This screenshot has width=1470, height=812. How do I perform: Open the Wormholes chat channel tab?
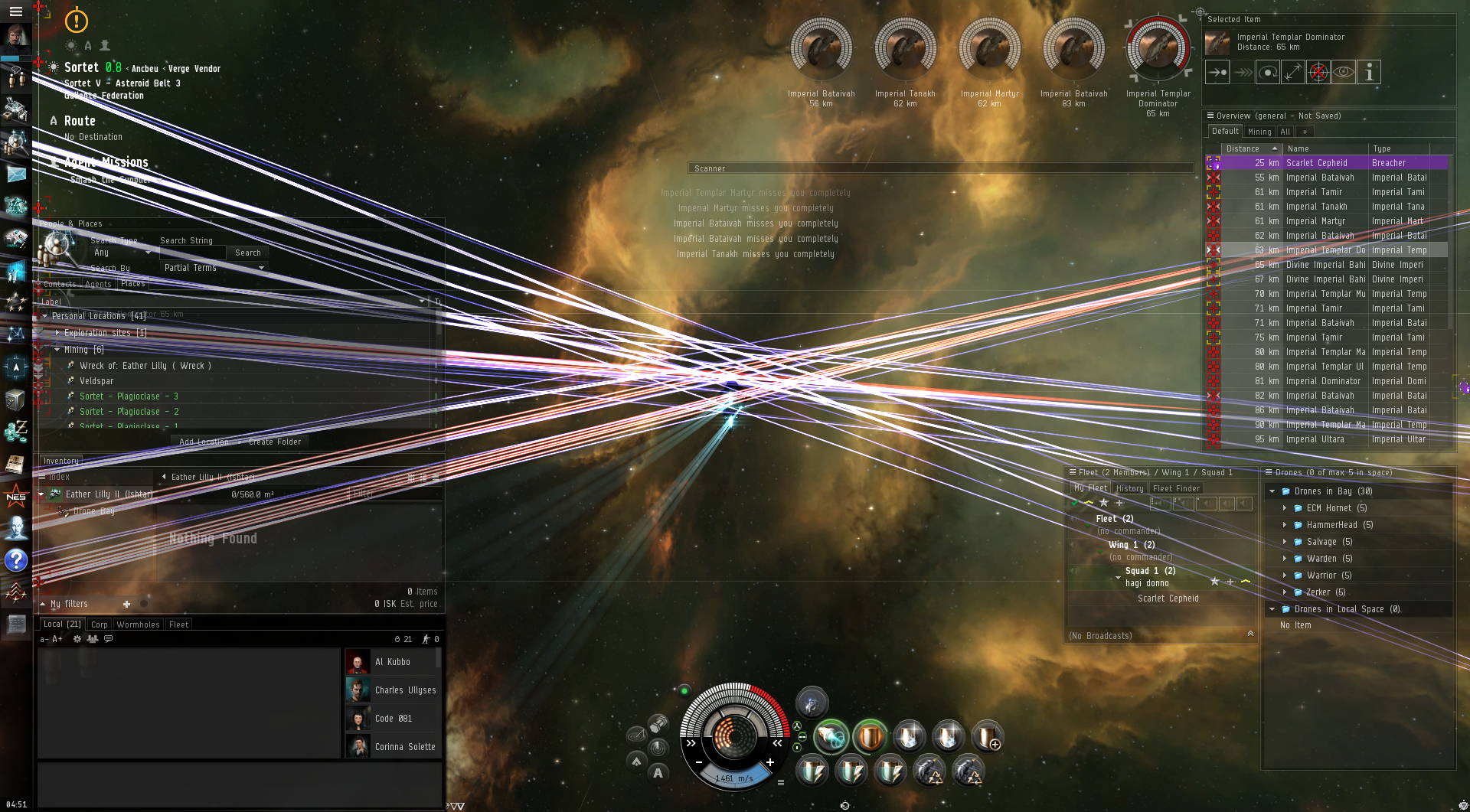click(138, 624)
